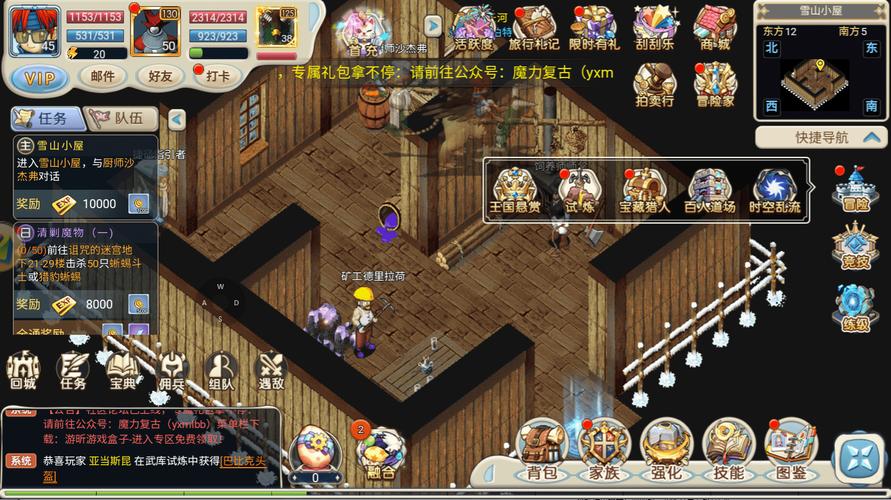
Task: Choose the 时空乱流 activity icon
Action: coord(775,190)
